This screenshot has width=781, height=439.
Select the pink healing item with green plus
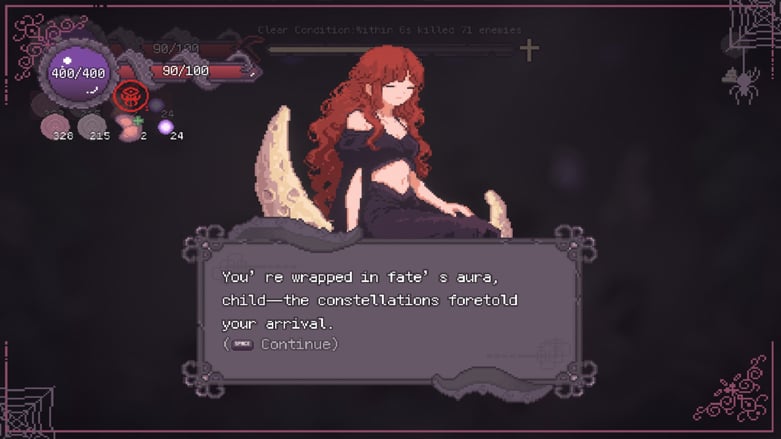(128, 124)
